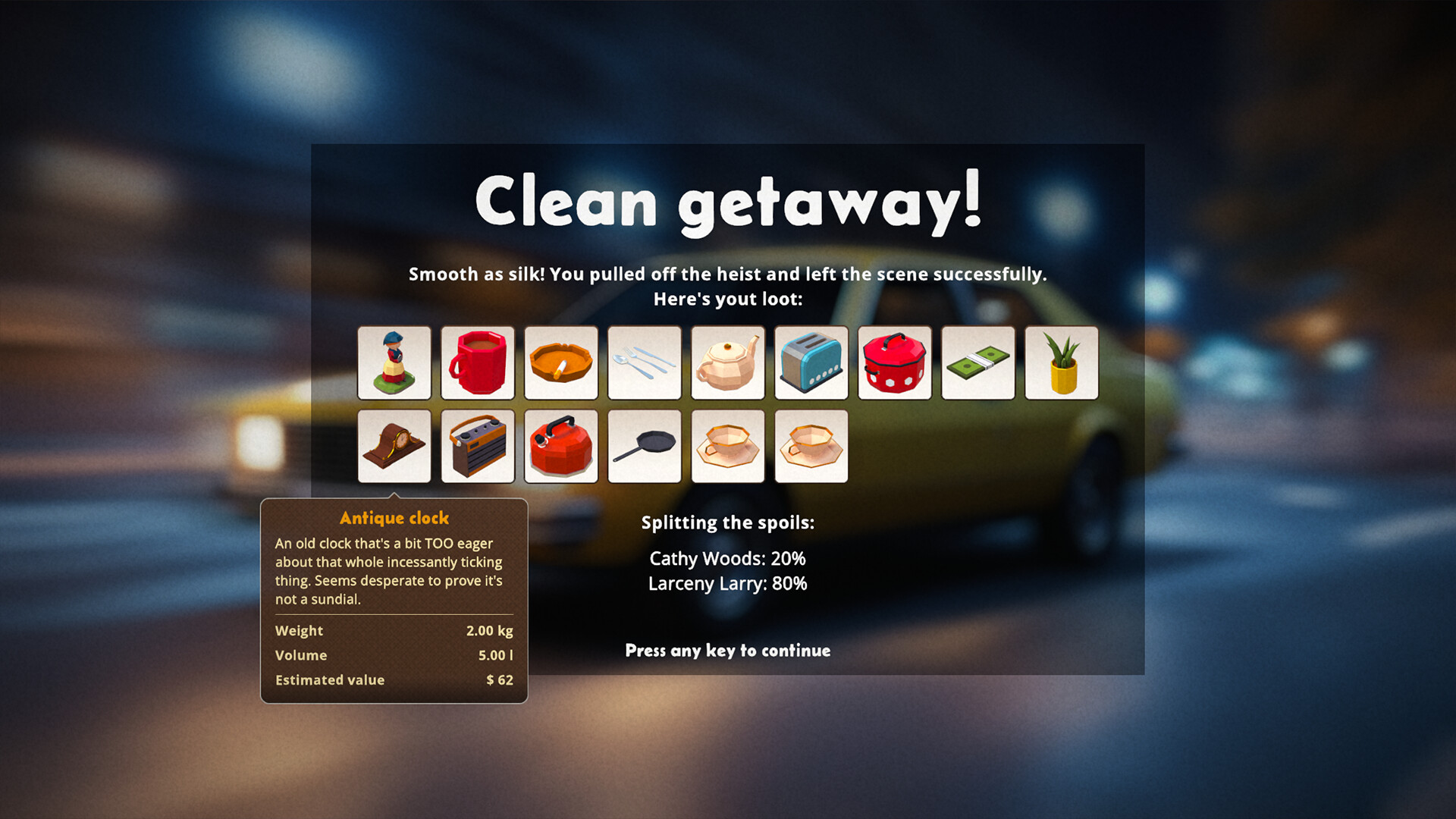Click Larceny Larry's spoils share

click(x=728, y=584)
